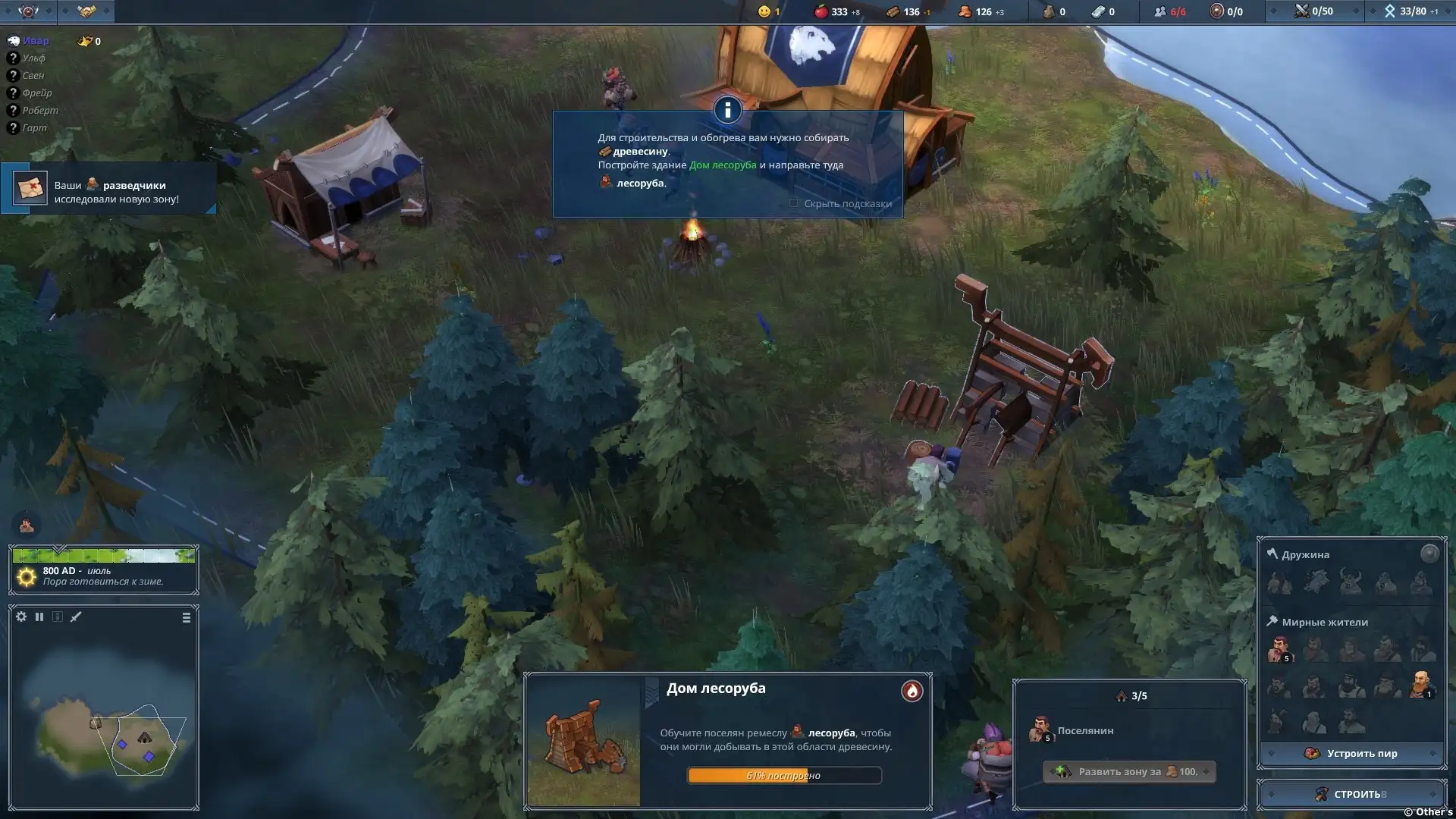Screen dimensions: 1456x819
Task: Click the sword icon above the minimap
Action: point(76,617)
